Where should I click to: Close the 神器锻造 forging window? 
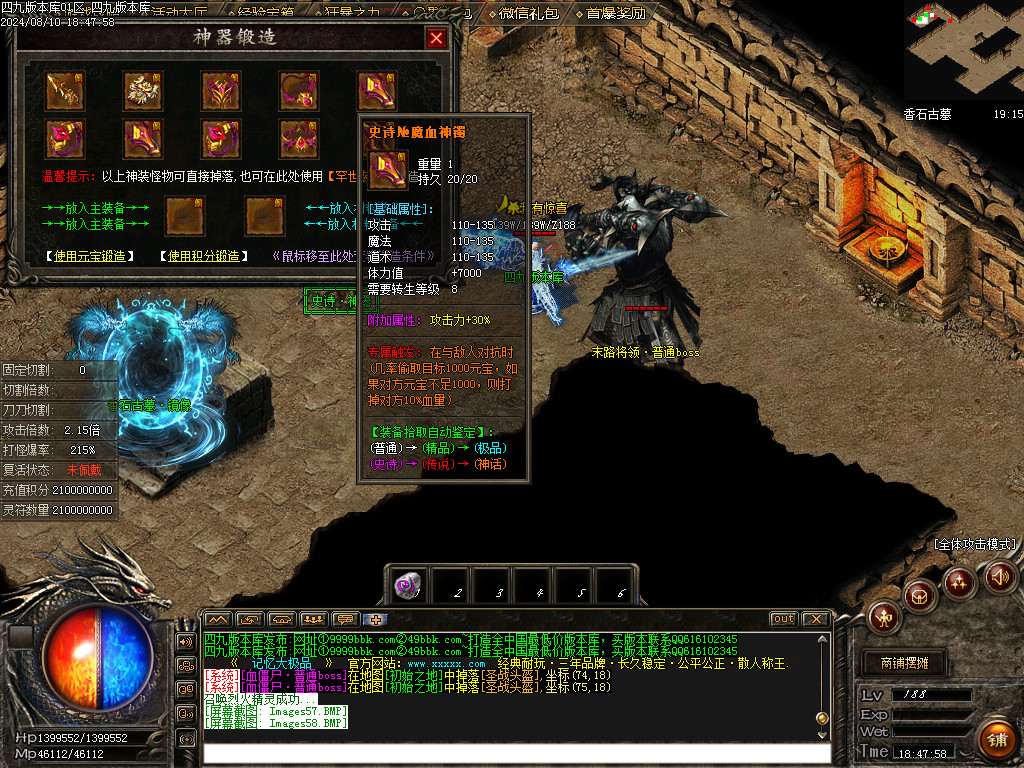[x=436, y=38]
